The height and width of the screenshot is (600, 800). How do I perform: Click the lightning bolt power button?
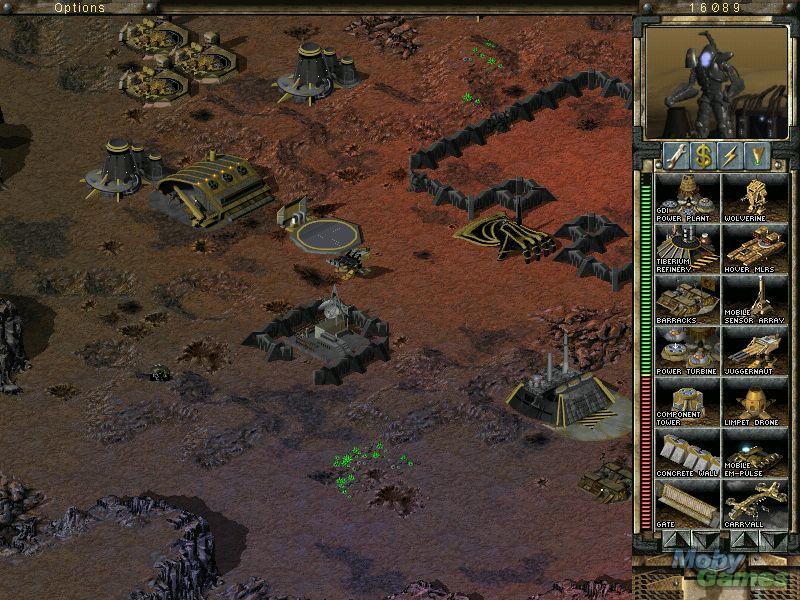coord(733,154)
